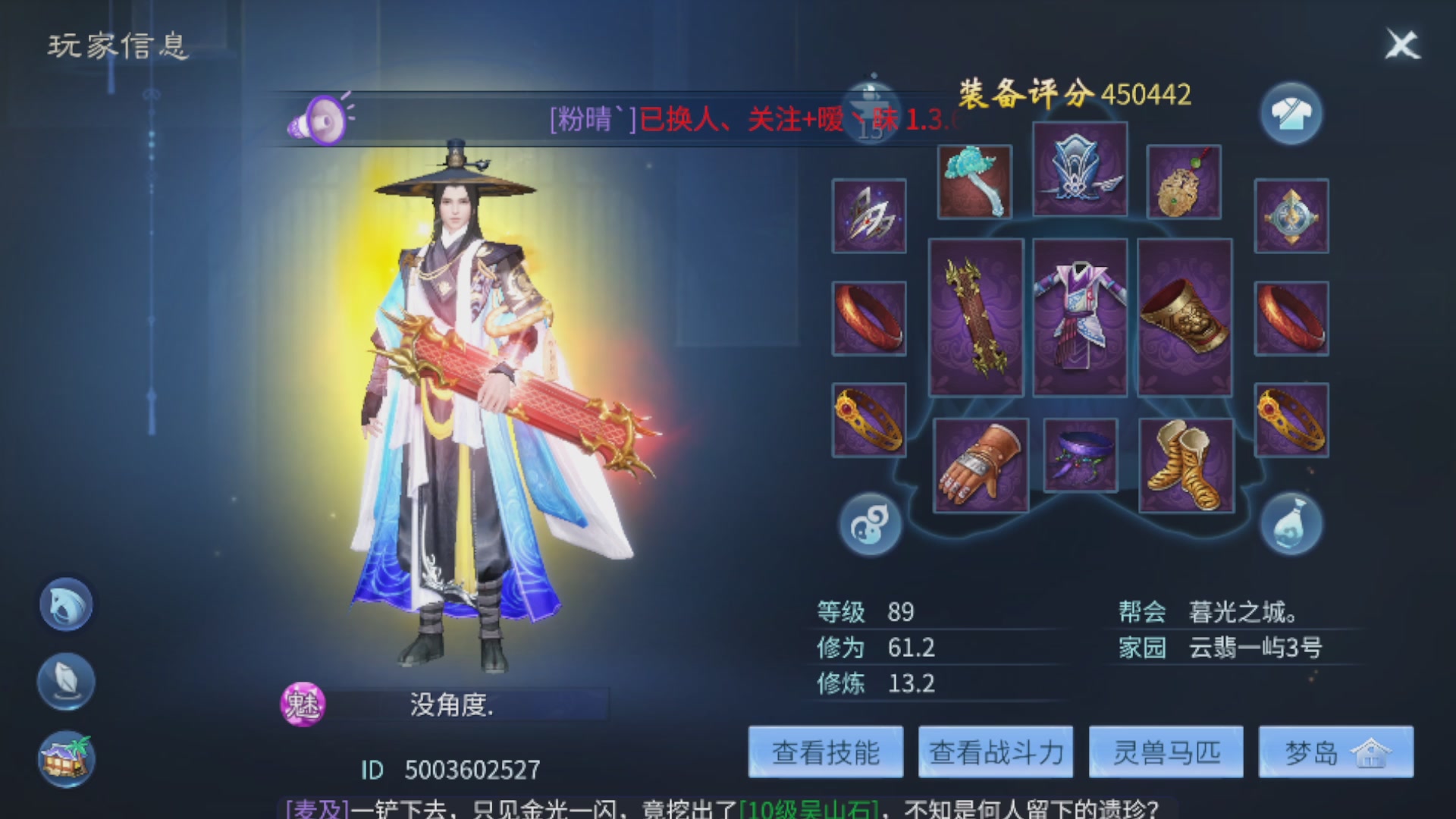Inspect the equipped purple belt
This screenshot has width=1456, height=819.
coord(1080,455)
